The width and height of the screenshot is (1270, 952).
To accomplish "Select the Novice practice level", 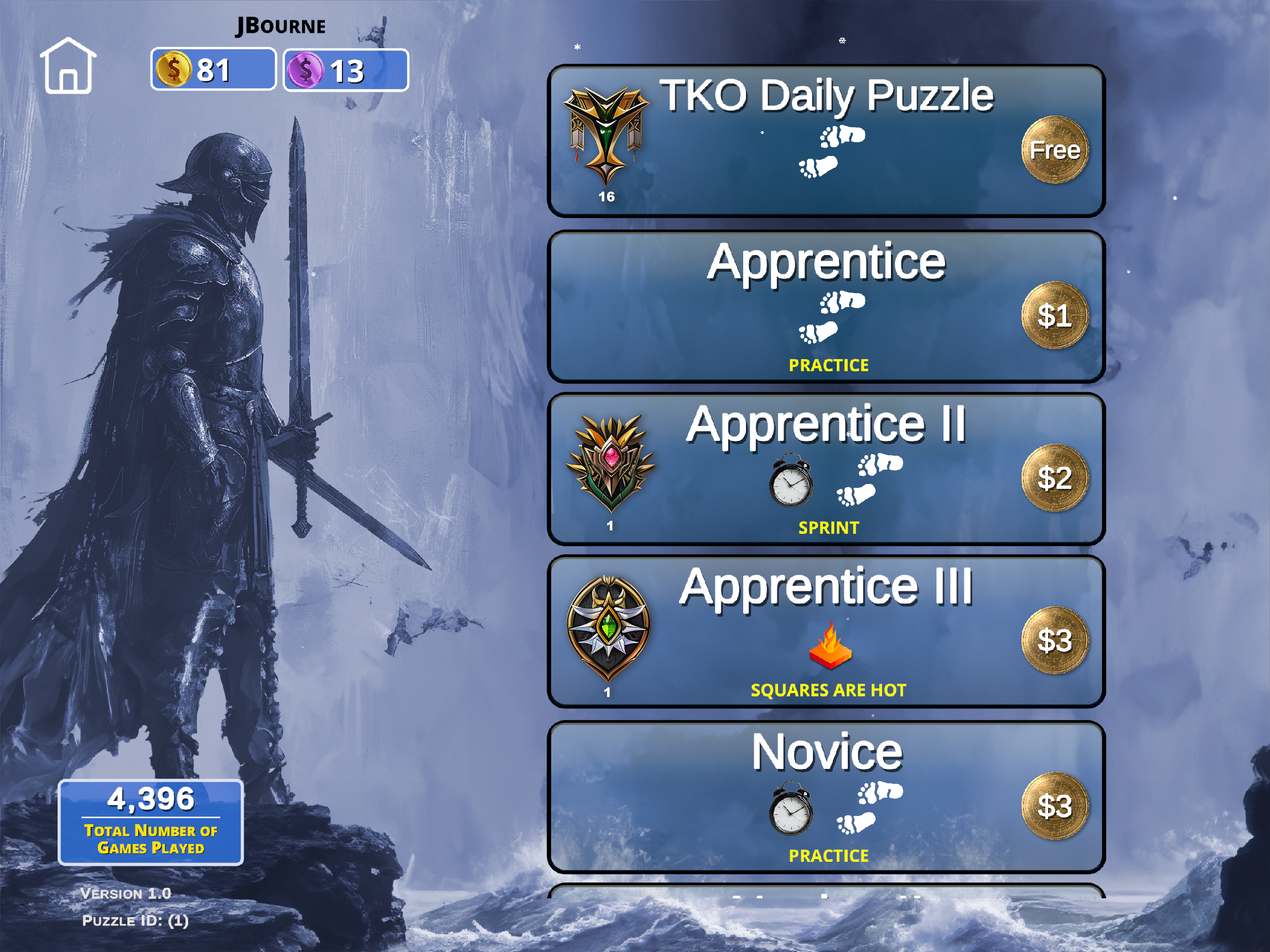I will click(826, 798).
